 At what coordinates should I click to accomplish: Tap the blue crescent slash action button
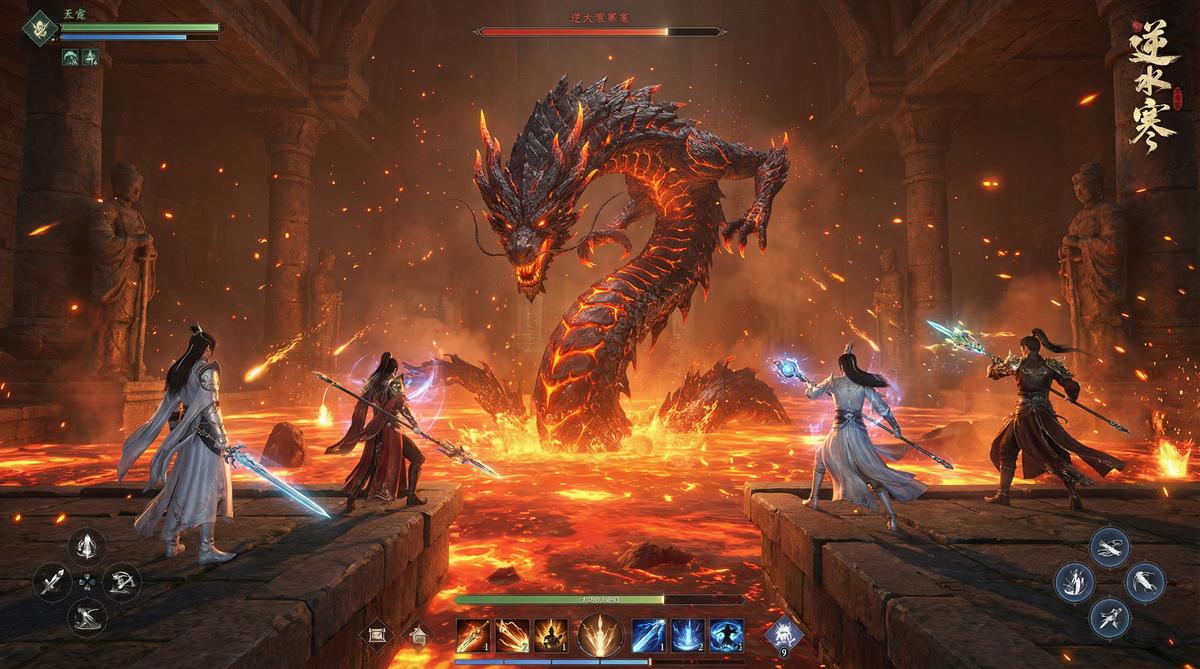point(1145,580)
